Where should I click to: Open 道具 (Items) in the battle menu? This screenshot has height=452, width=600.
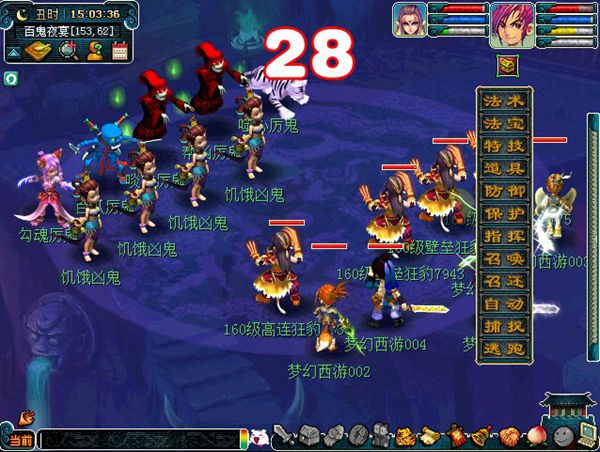click(x=504, y=168)
